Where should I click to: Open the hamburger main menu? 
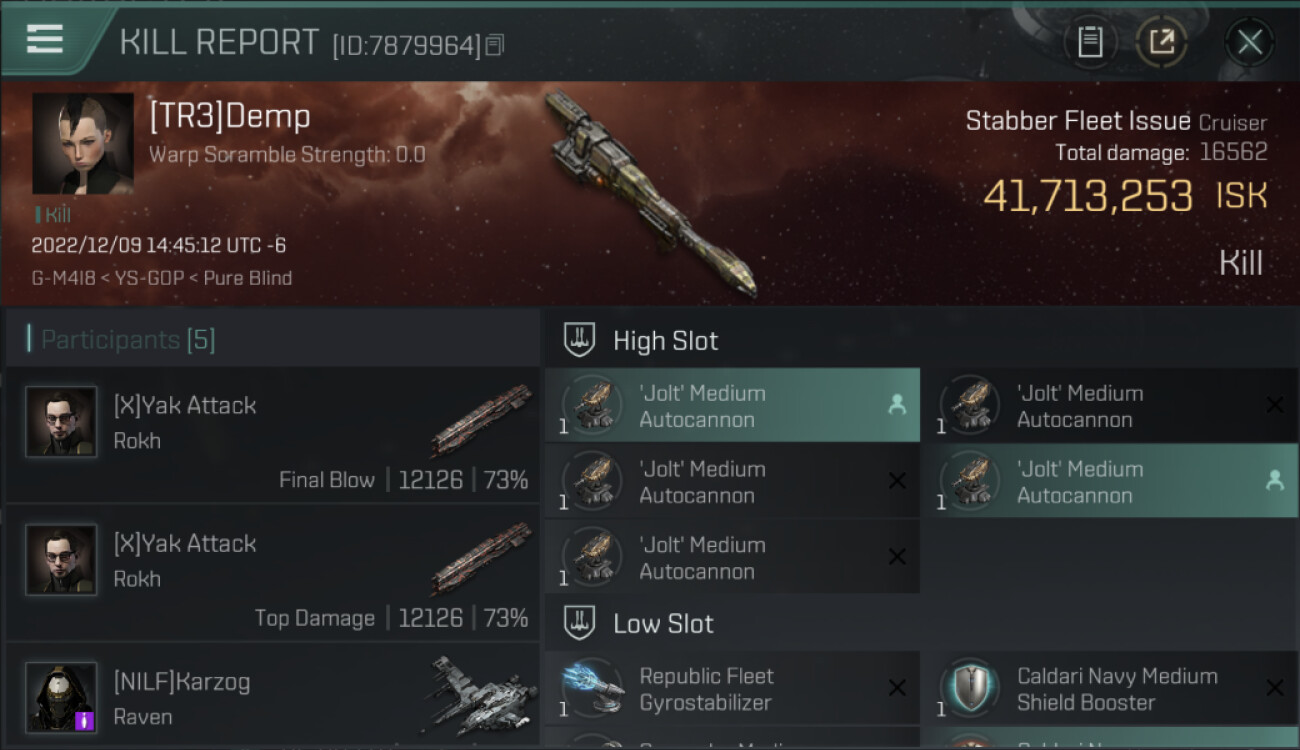pos(45,40)
